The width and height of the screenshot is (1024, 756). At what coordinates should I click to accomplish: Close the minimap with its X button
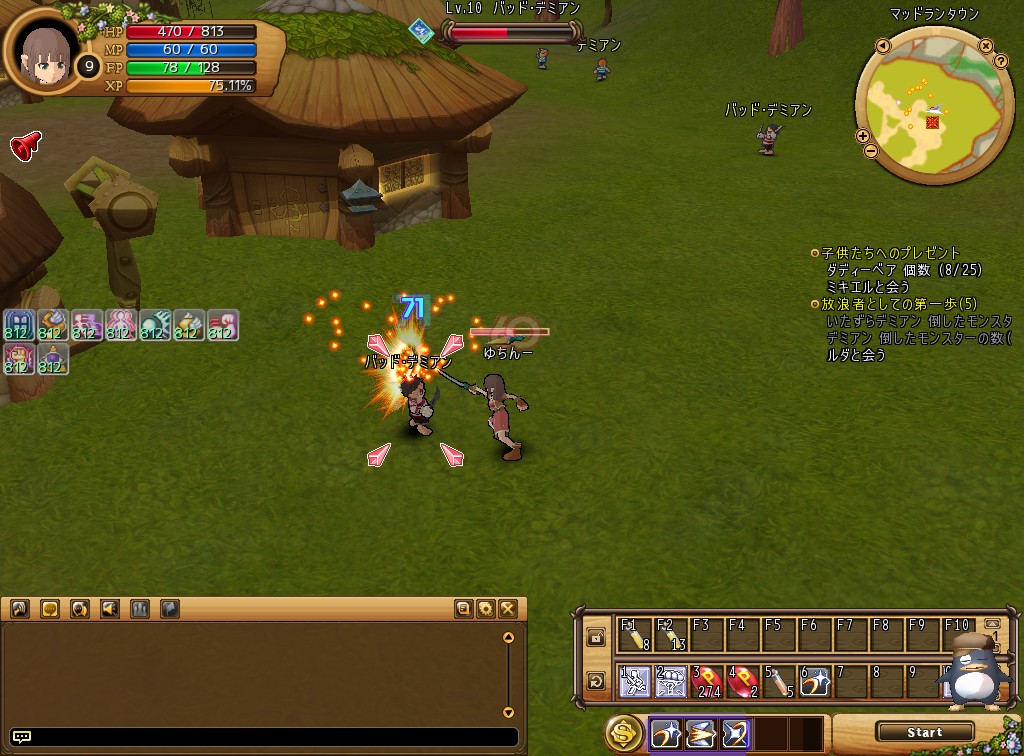pos(986,46)
